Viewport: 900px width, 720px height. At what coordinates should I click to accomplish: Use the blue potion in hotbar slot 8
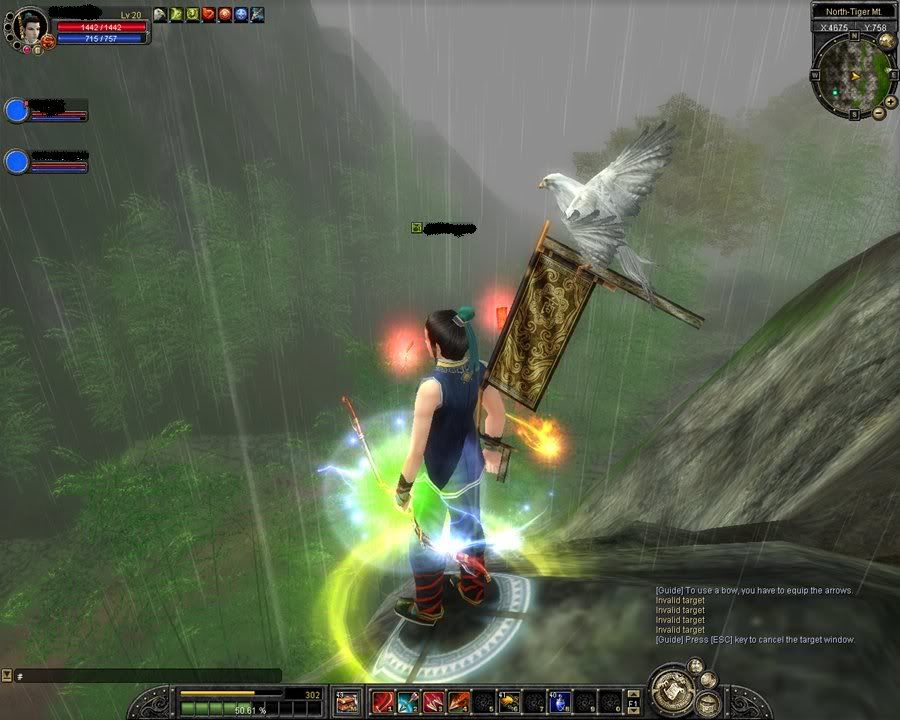click(560, 702)
